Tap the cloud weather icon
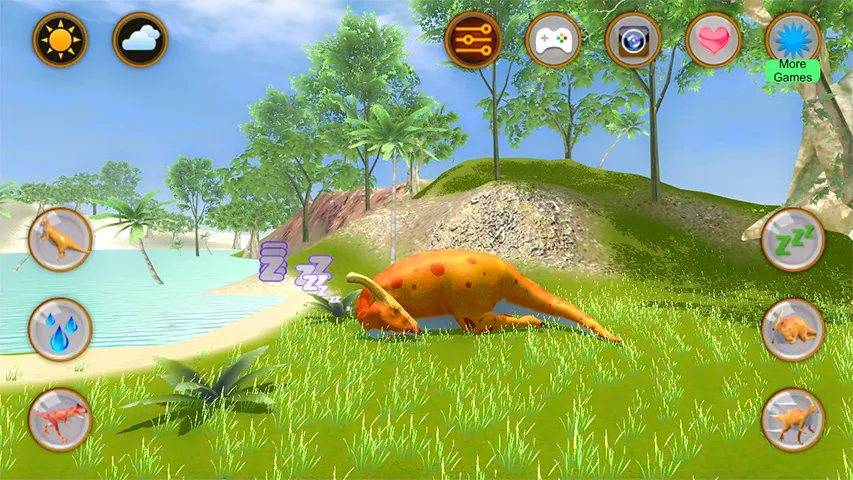This screenshot has height=480, width=853. (140, 40)
